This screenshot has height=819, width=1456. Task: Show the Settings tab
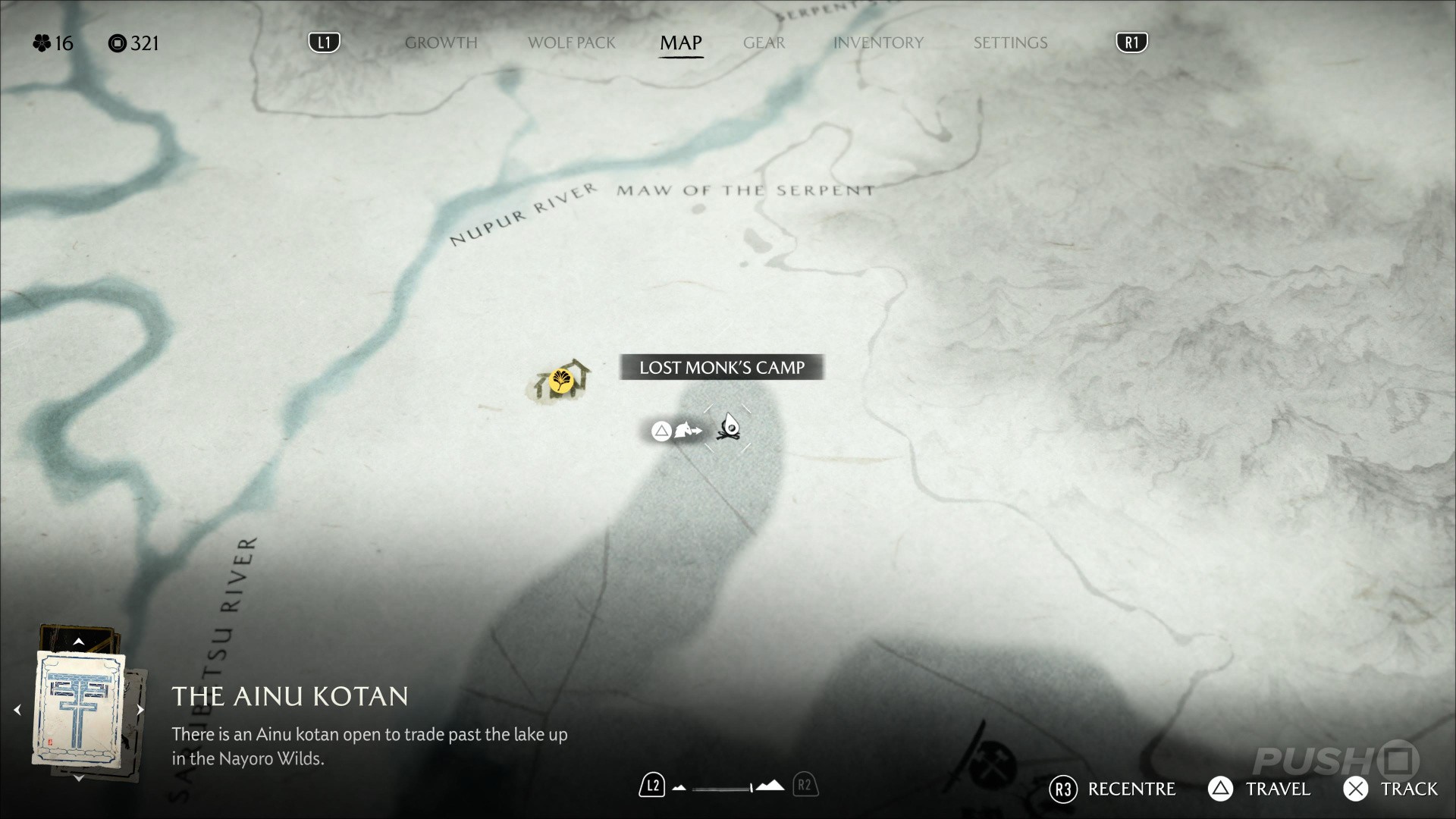pyautogui.click(x=1010, y=43)
